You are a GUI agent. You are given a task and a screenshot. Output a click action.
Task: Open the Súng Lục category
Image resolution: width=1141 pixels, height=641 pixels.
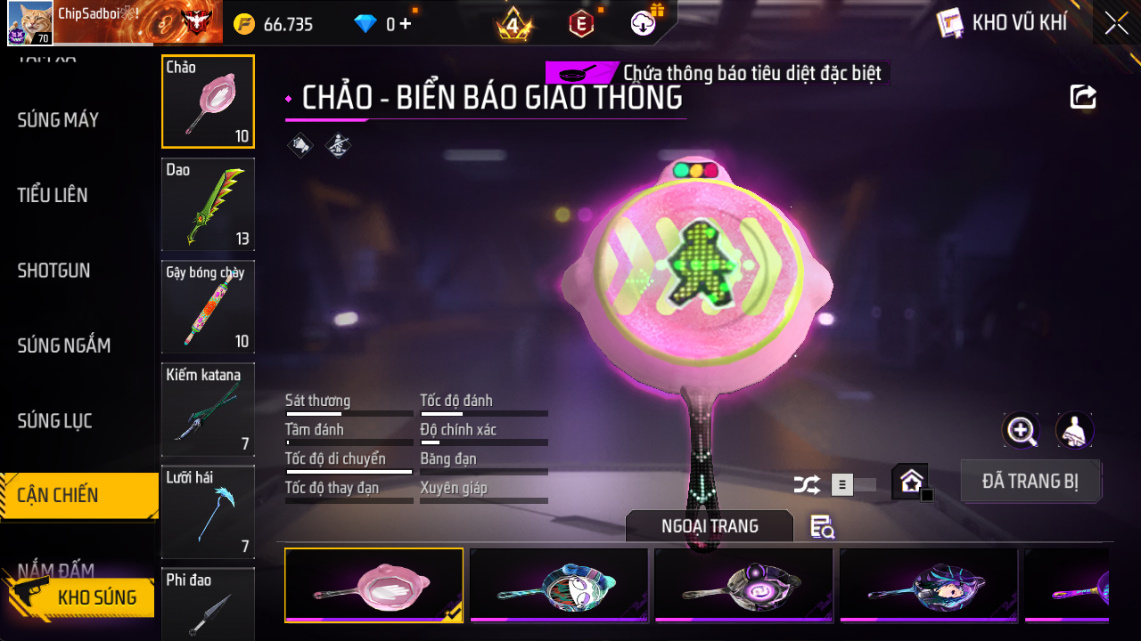tap(55, 421)
